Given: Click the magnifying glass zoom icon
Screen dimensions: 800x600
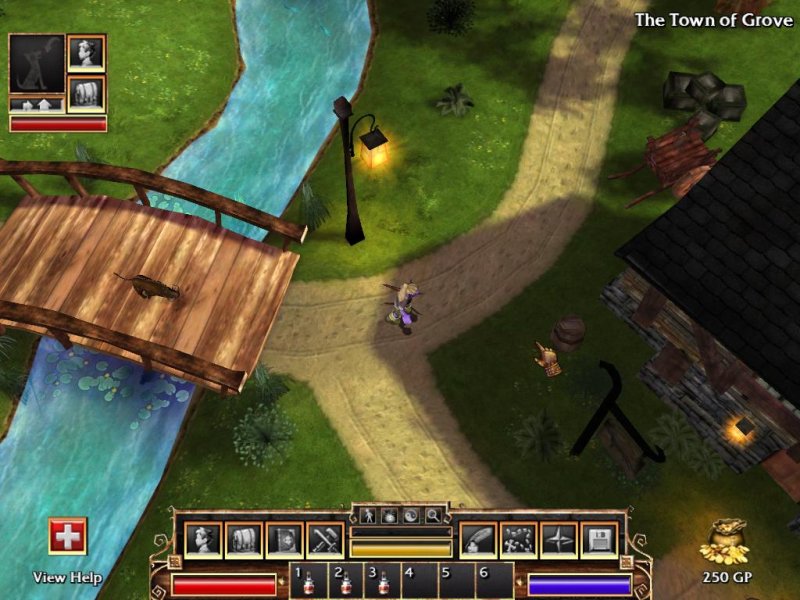Looking at the screenshot, I should click(x=433, y=516).
